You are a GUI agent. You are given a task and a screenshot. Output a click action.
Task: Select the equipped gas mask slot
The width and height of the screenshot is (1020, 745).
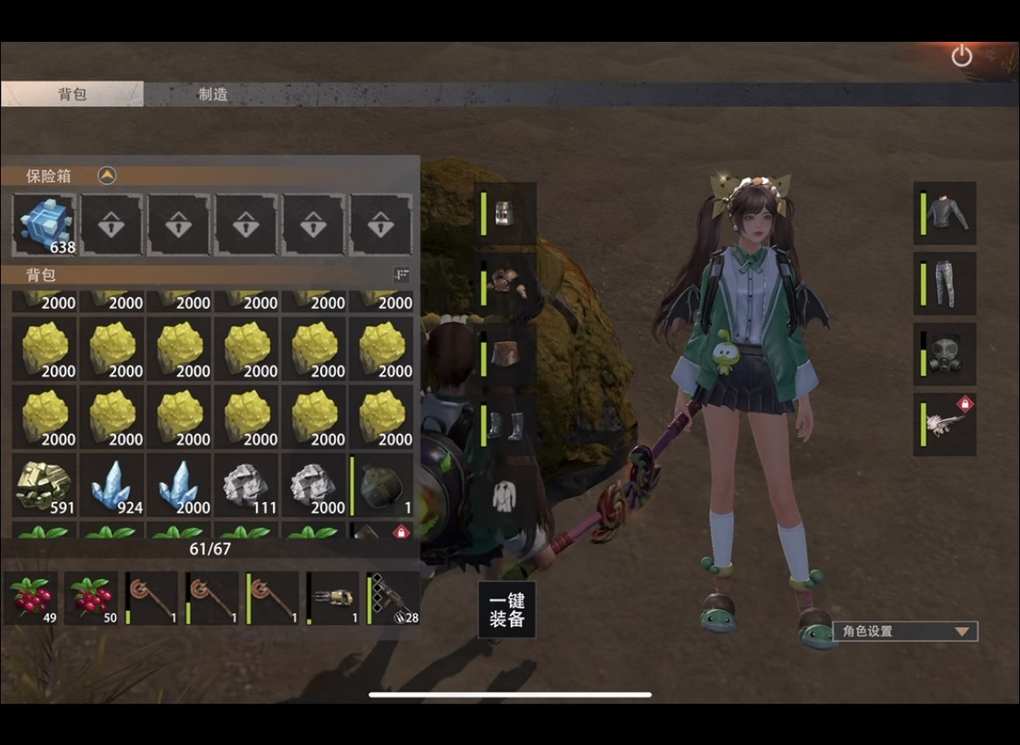(945, 354)
